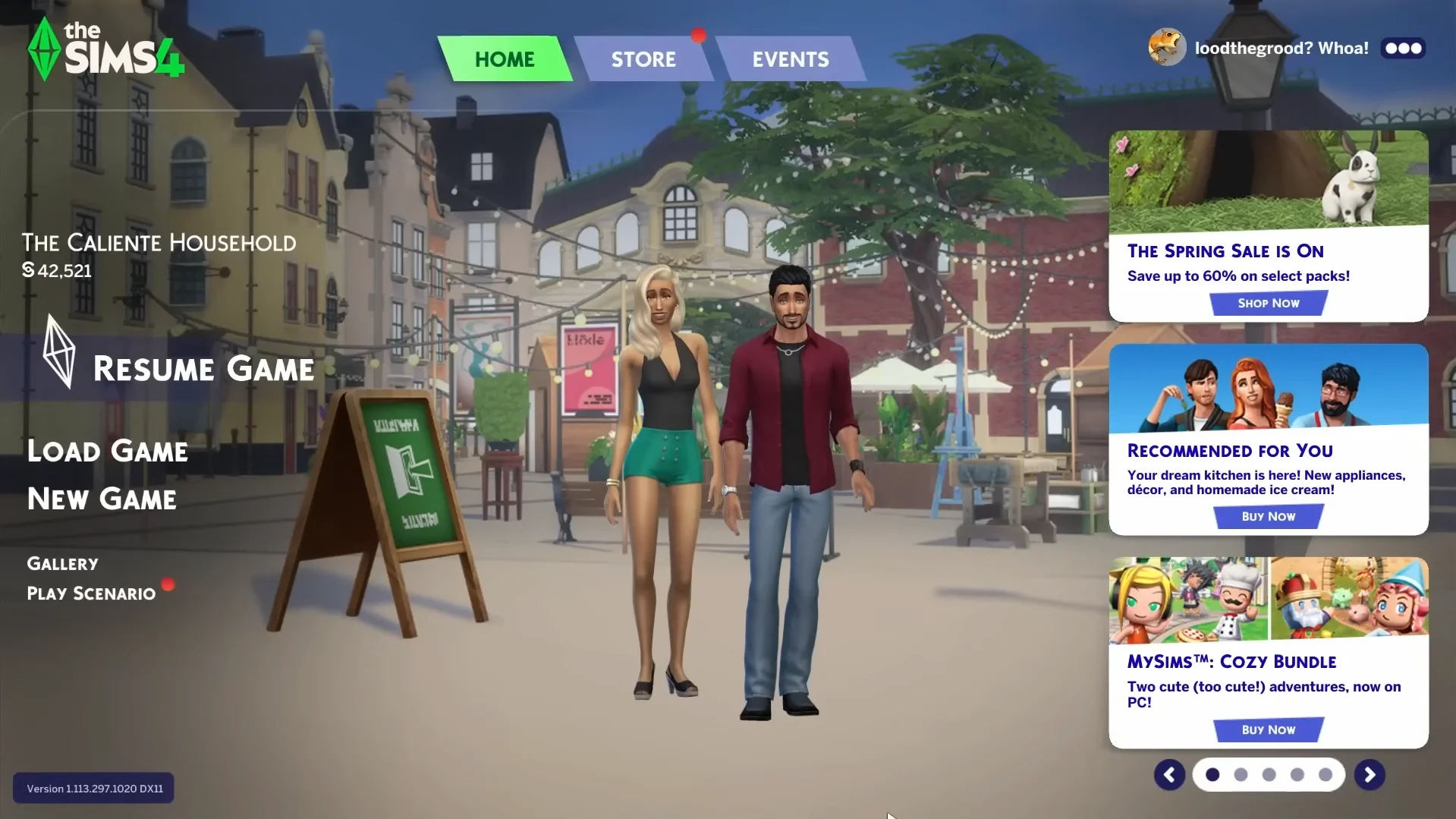Viewport: 1456px width, 819px height.
Task: Click Shop Now on the Spring Sale card
Action: point(1267,302)
